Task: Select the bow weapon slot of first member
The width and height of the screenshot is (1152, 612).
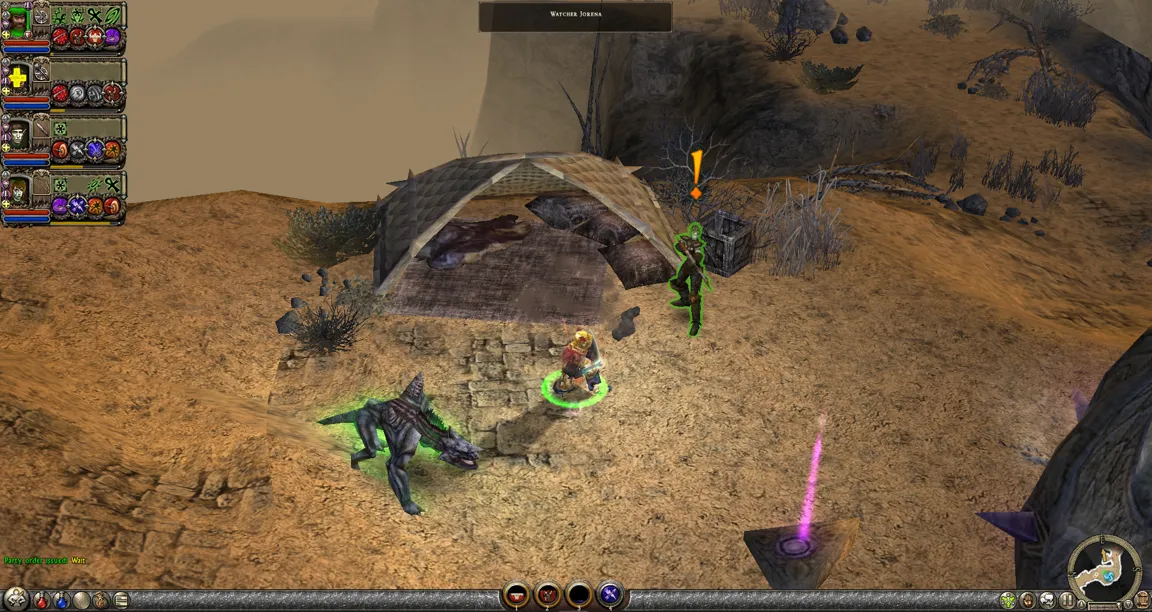Action: click(x=41, y=15)
